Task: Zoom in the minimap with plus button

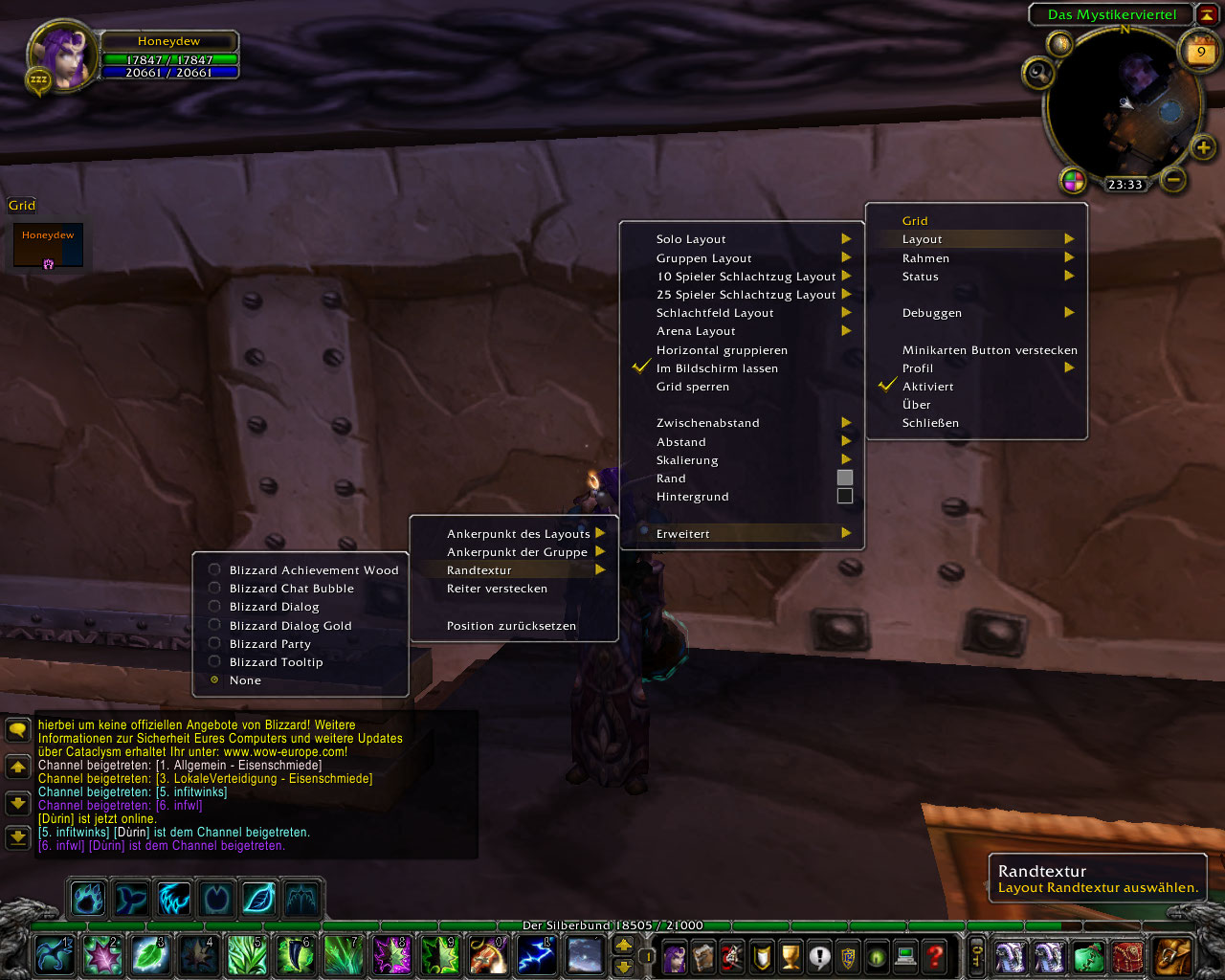Action: click(x=1203, y=147)
